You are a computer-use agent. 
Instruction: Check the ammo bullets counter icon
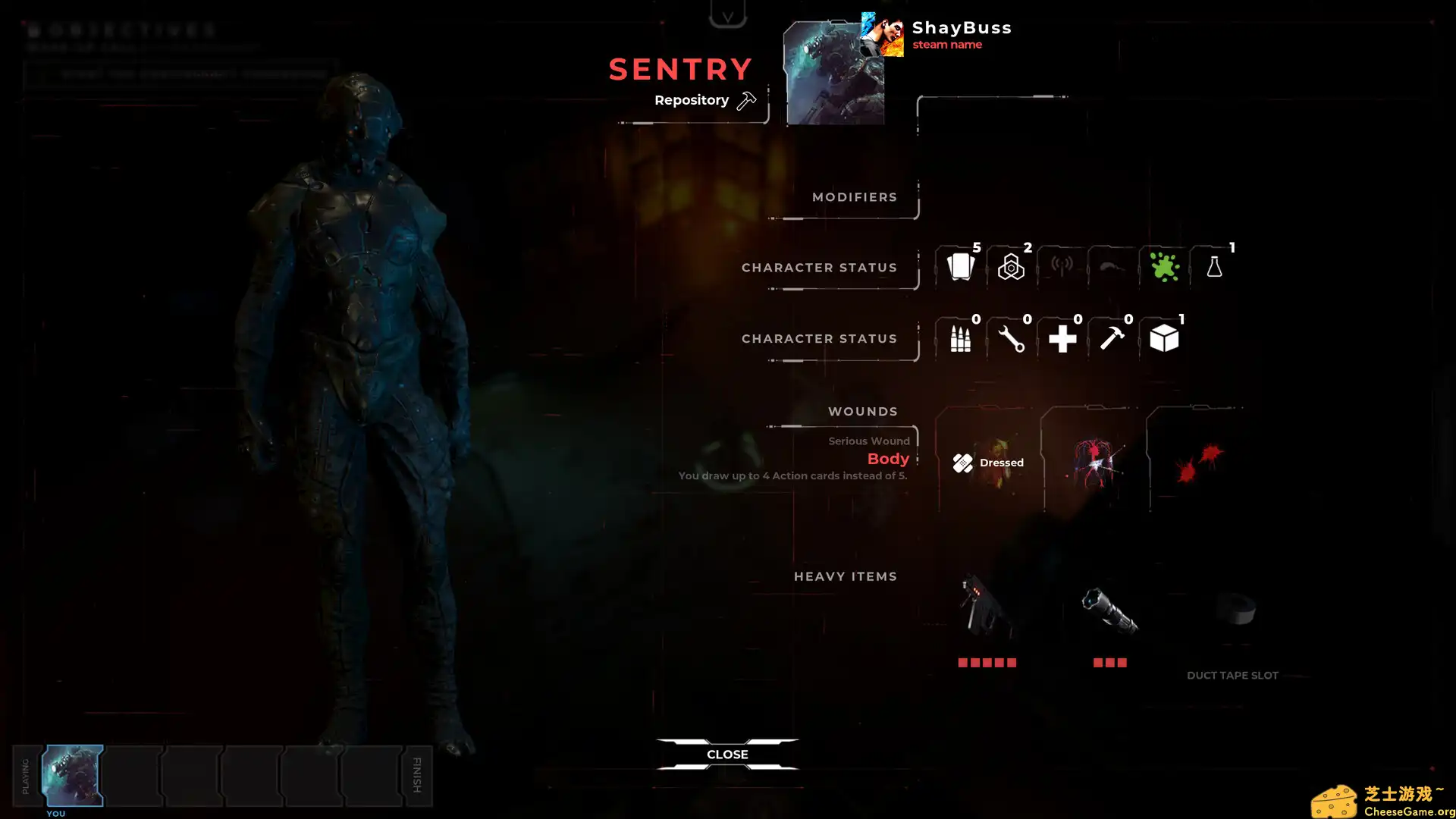pos(960,338)
